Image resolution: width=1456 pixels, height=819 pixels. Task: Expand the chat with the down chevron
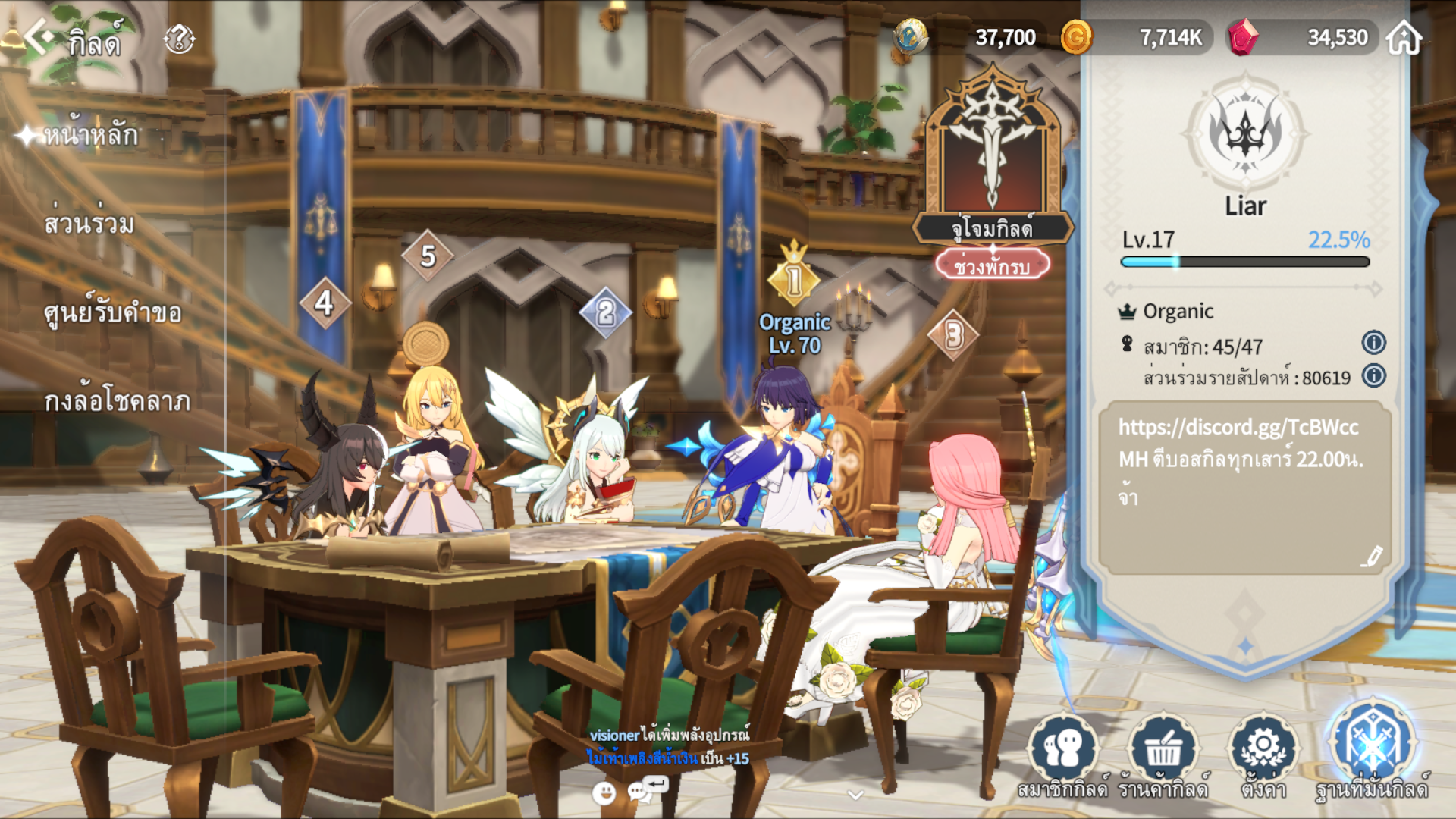(855, 795)
